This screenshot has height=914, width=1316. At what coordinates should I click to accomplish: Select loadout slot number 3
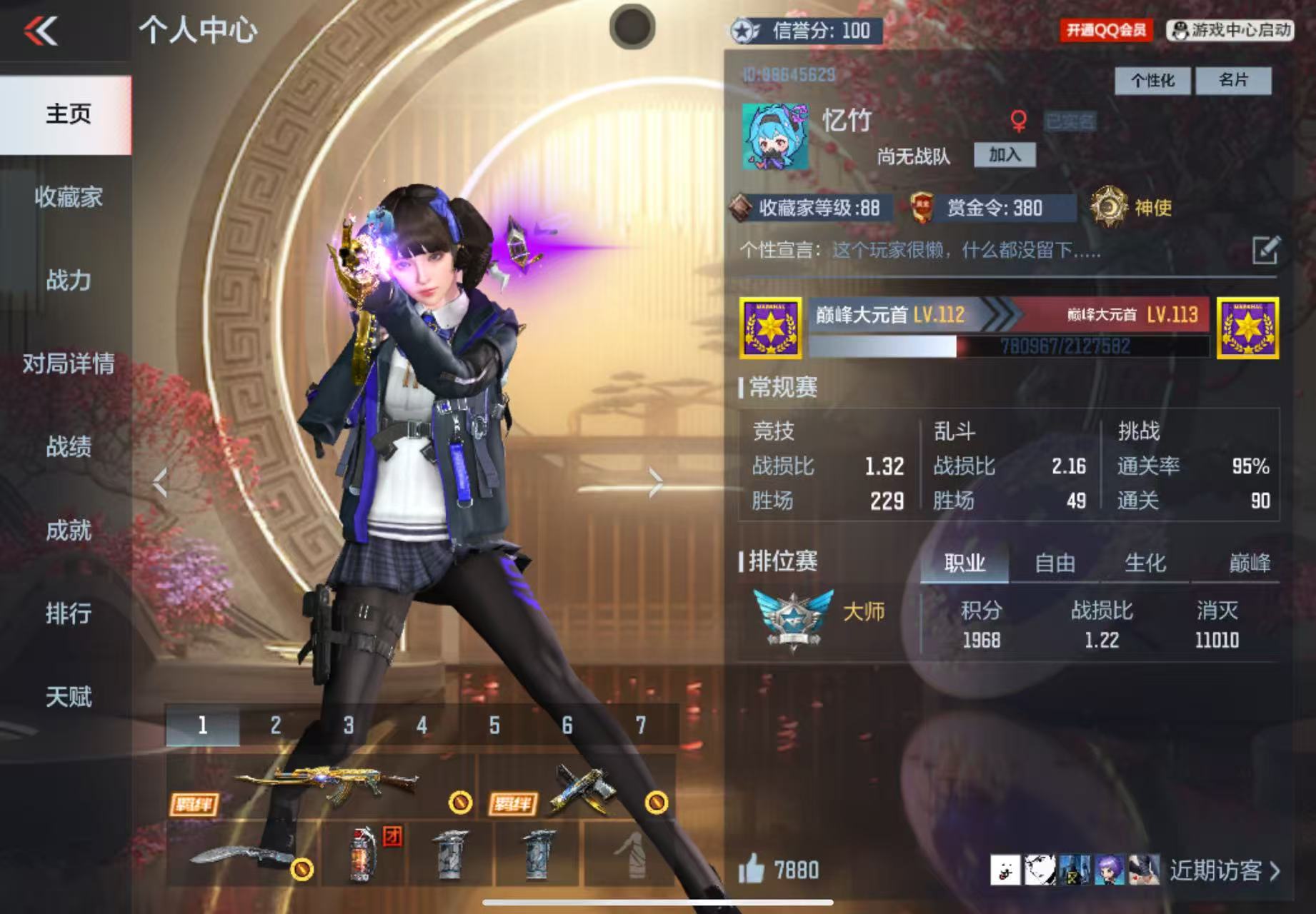point(349,725)
